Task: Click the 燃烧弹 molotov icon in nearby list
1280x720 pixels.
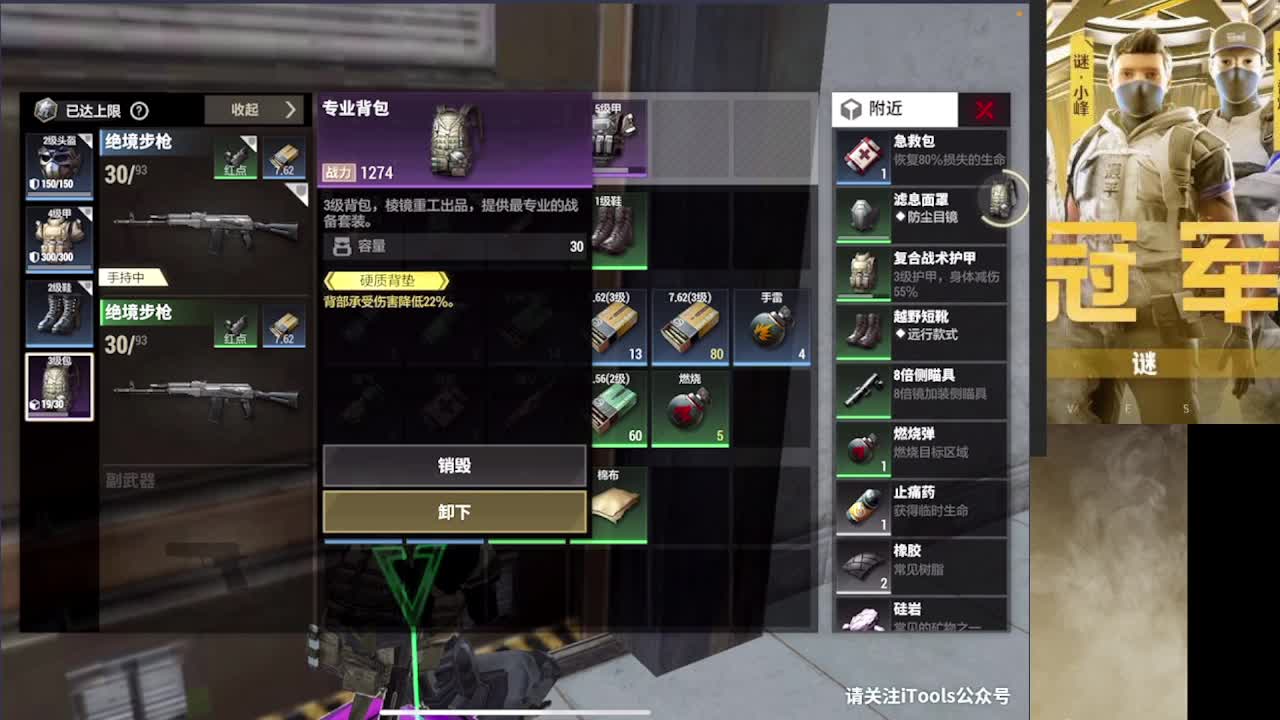Action: pyautogui.click(x=862, y=449)
